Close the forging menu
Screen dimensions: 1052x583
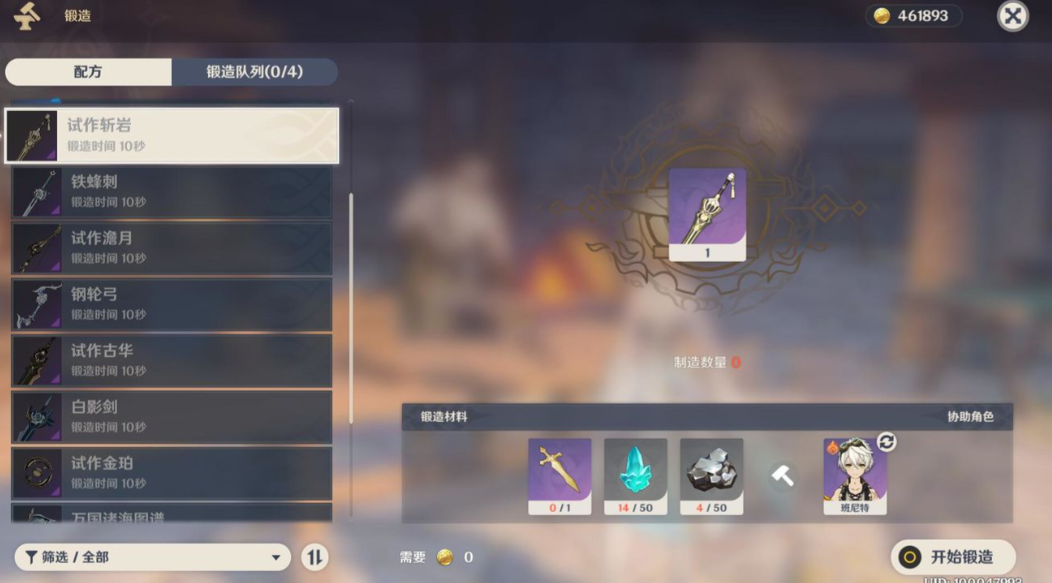tap(1012, 16)
